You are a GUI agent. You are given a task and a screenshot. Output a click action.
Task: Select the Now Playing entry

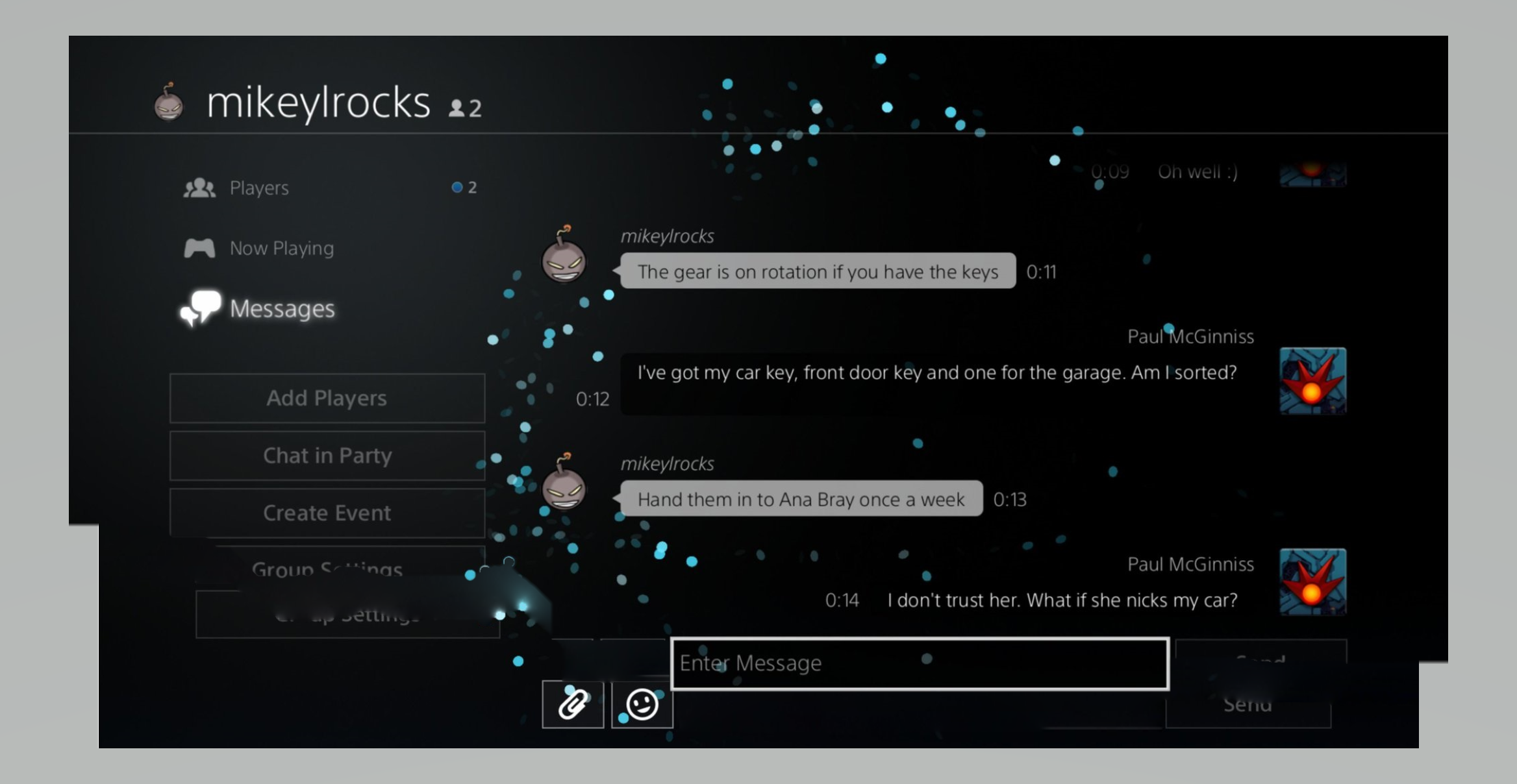pos(281,249)
